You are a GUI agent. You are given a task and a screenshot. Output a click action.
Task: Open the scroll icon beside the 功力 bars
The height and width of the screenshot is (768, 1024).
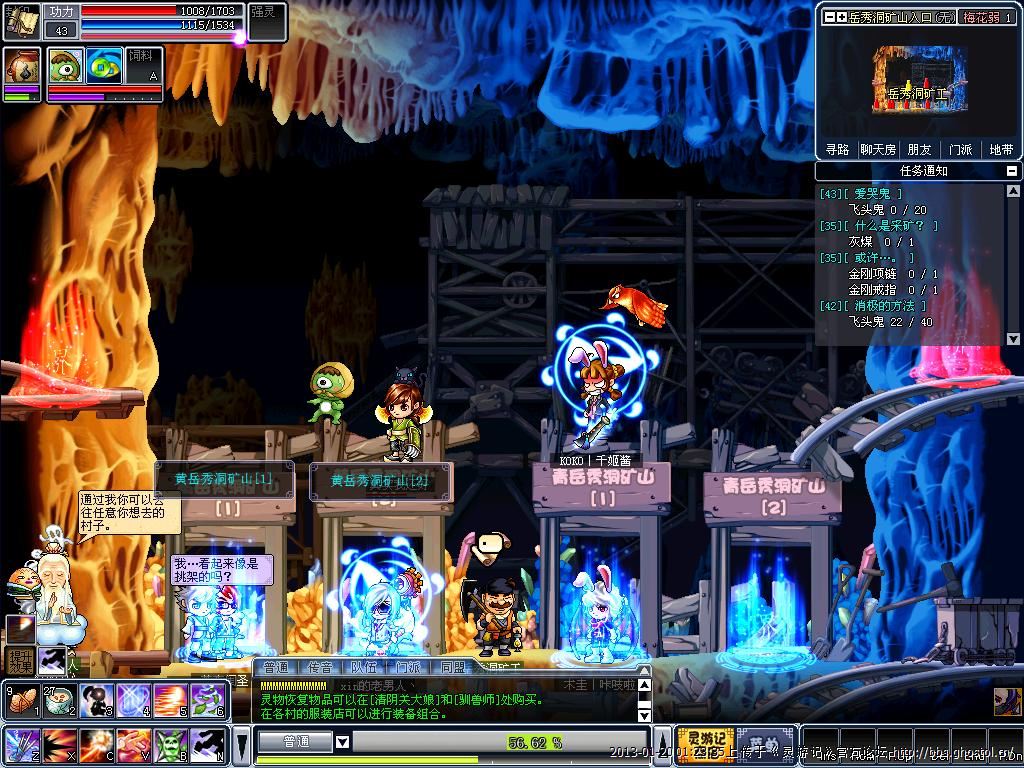click(x=21, y=20)
